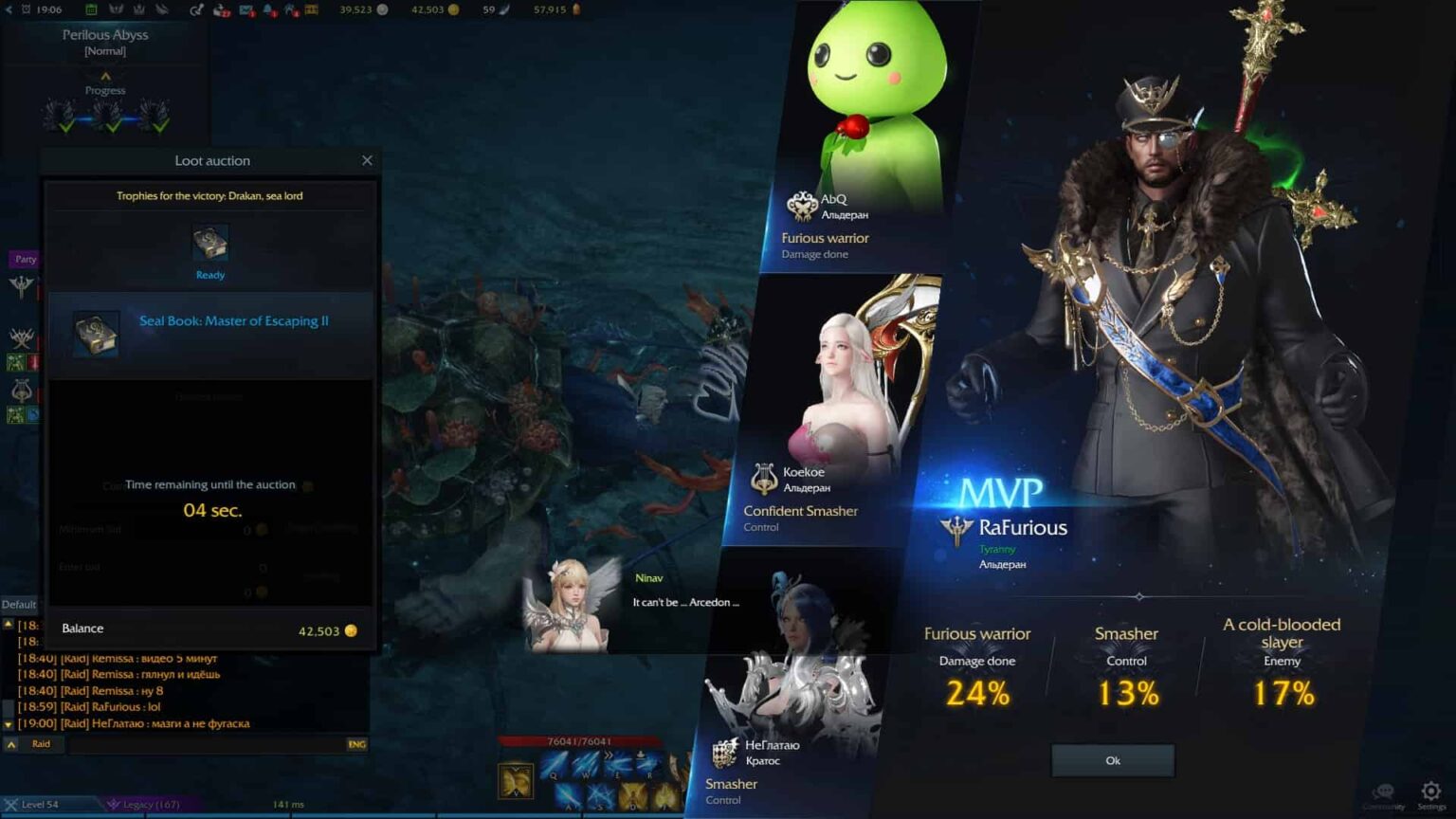Toggle the ENG language indicator
The width and height of the screenshot is (1456, 819).
(356, 744)
